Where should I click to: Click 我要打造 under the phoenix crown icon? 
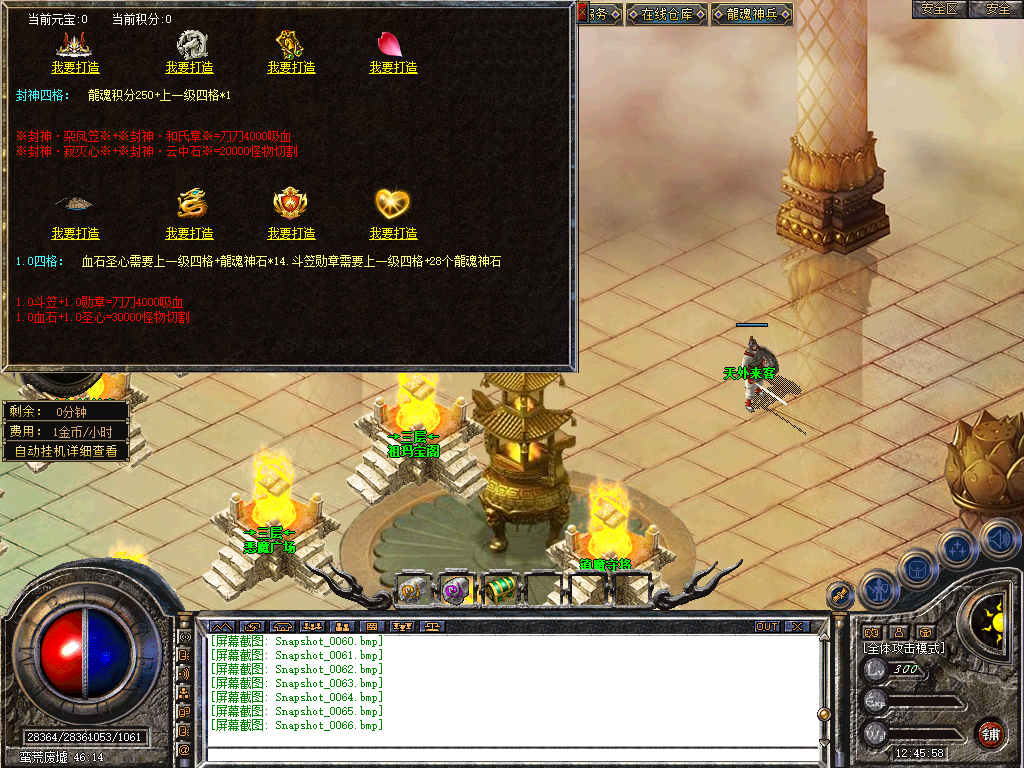(x=76, y=67)
